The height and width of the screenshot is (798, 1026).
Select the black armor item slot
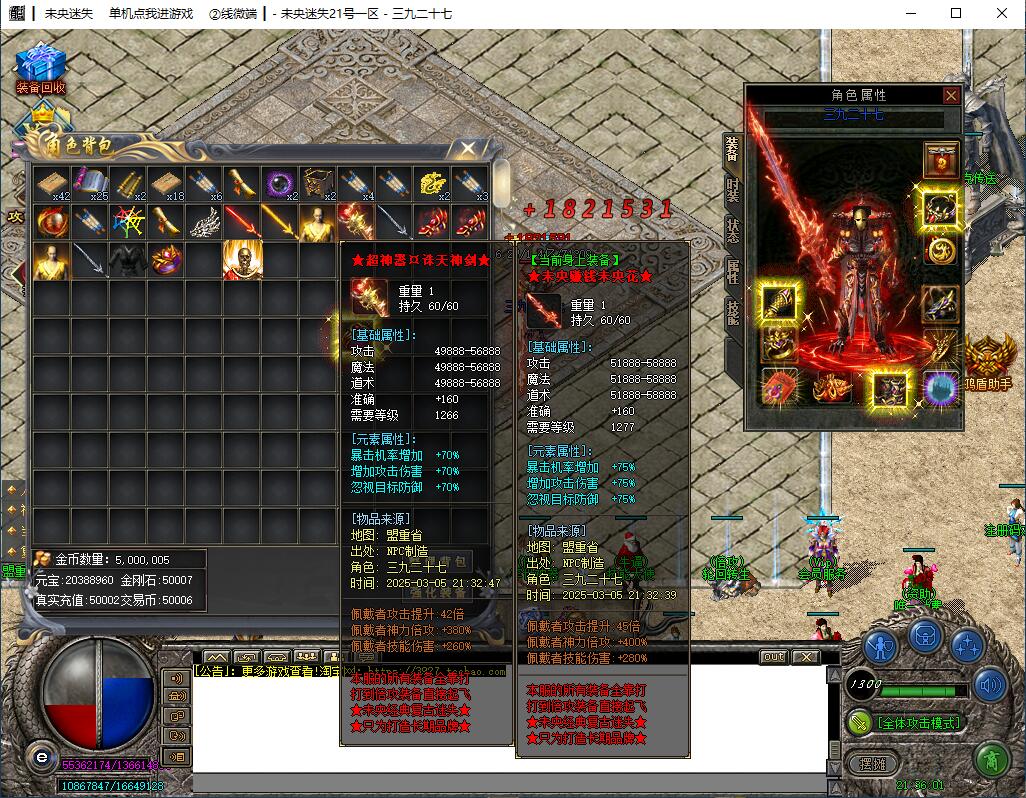pyautogui.click(x=127, y=260)
